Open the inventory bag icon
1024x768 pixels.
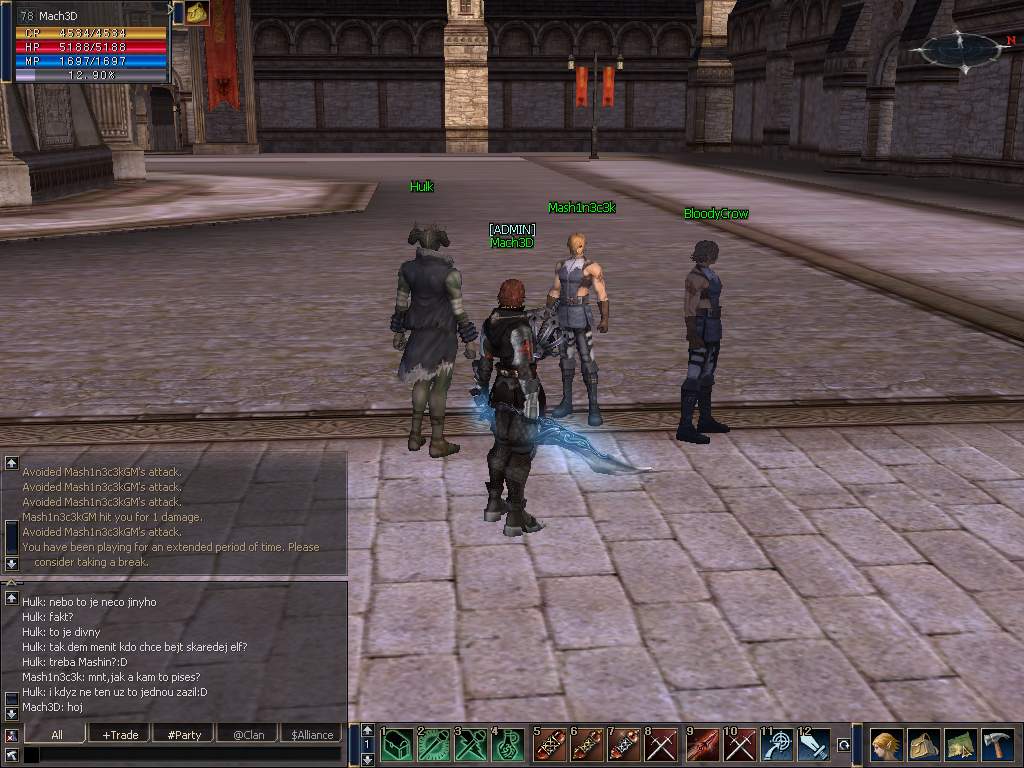click(923, 745)
